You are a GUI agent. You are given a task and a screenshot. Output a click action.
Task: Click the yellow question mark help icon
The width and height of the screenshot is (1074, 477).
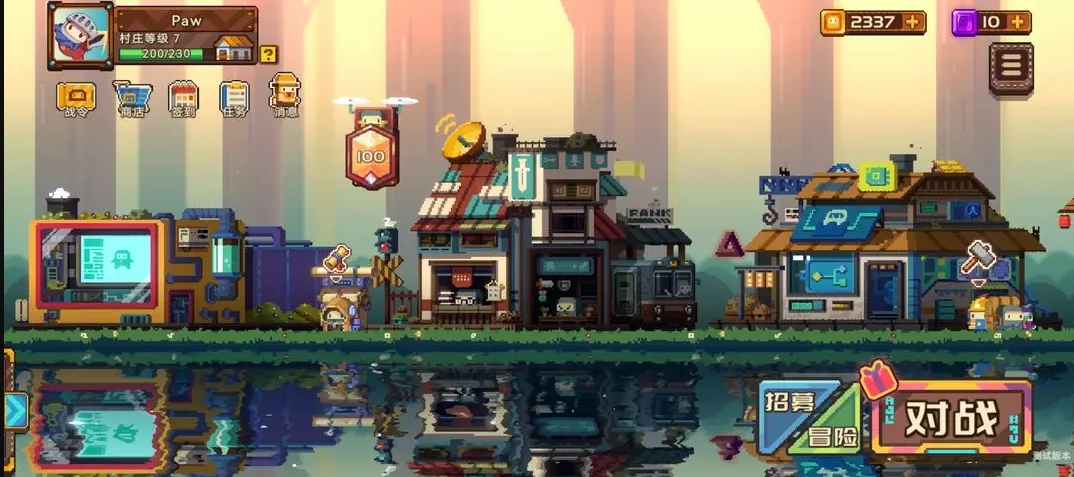[x=268, y=54]
